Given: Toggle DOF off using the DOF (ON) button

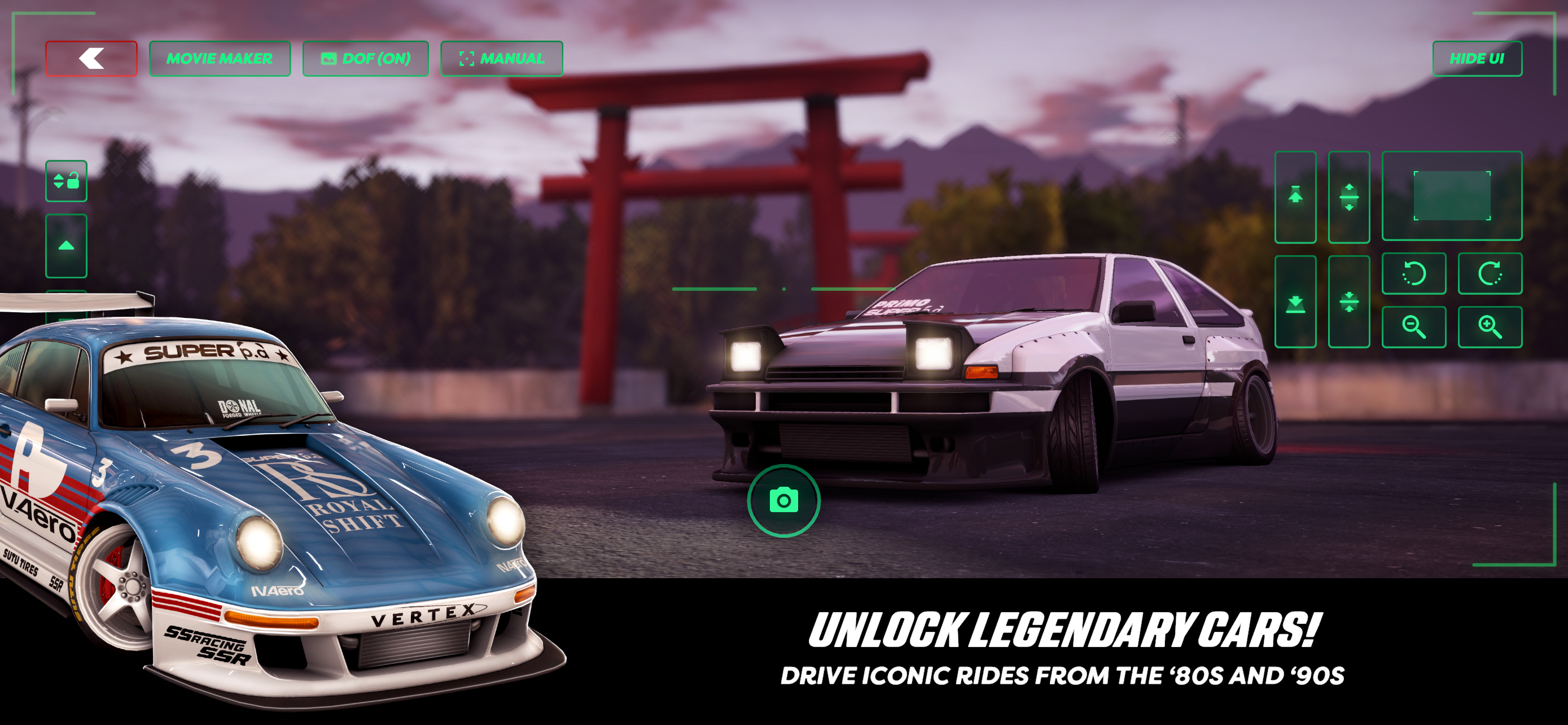Looking at the screenshot, I should point(367,58).
